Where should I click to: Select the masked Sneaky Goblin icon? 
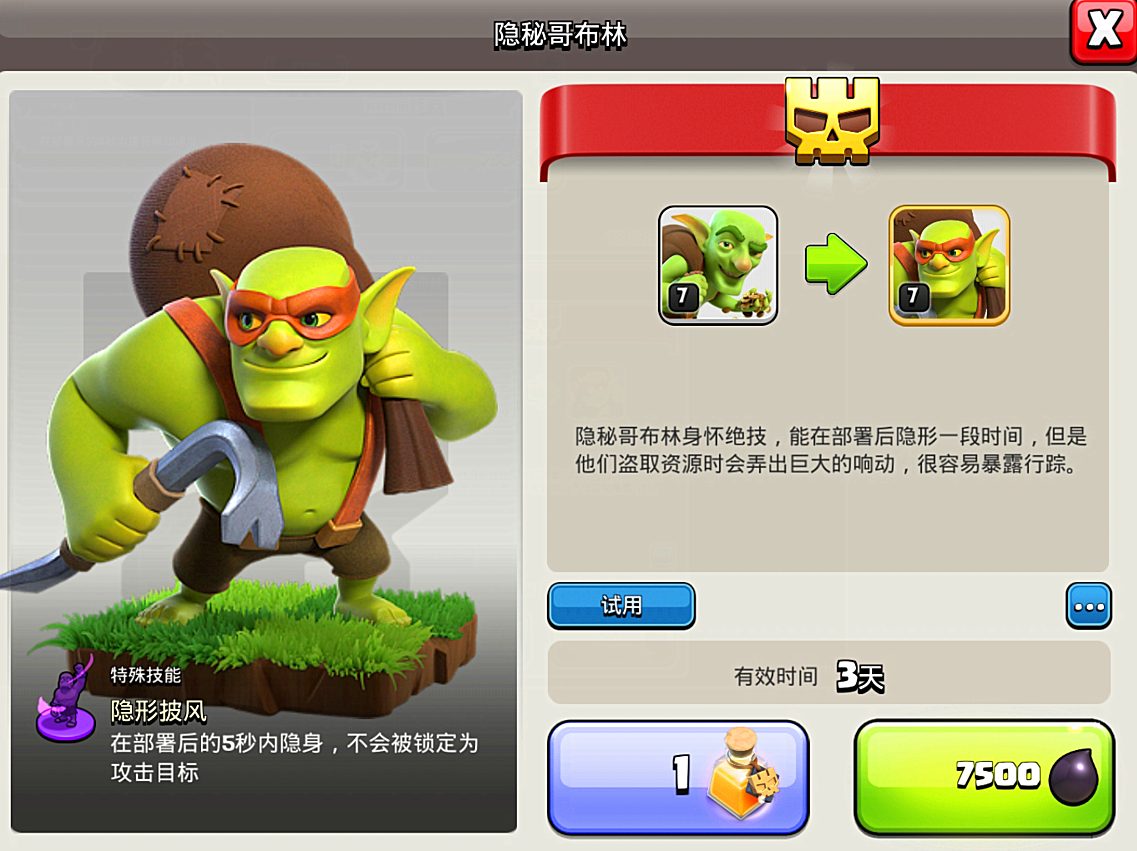coord(949,265)
